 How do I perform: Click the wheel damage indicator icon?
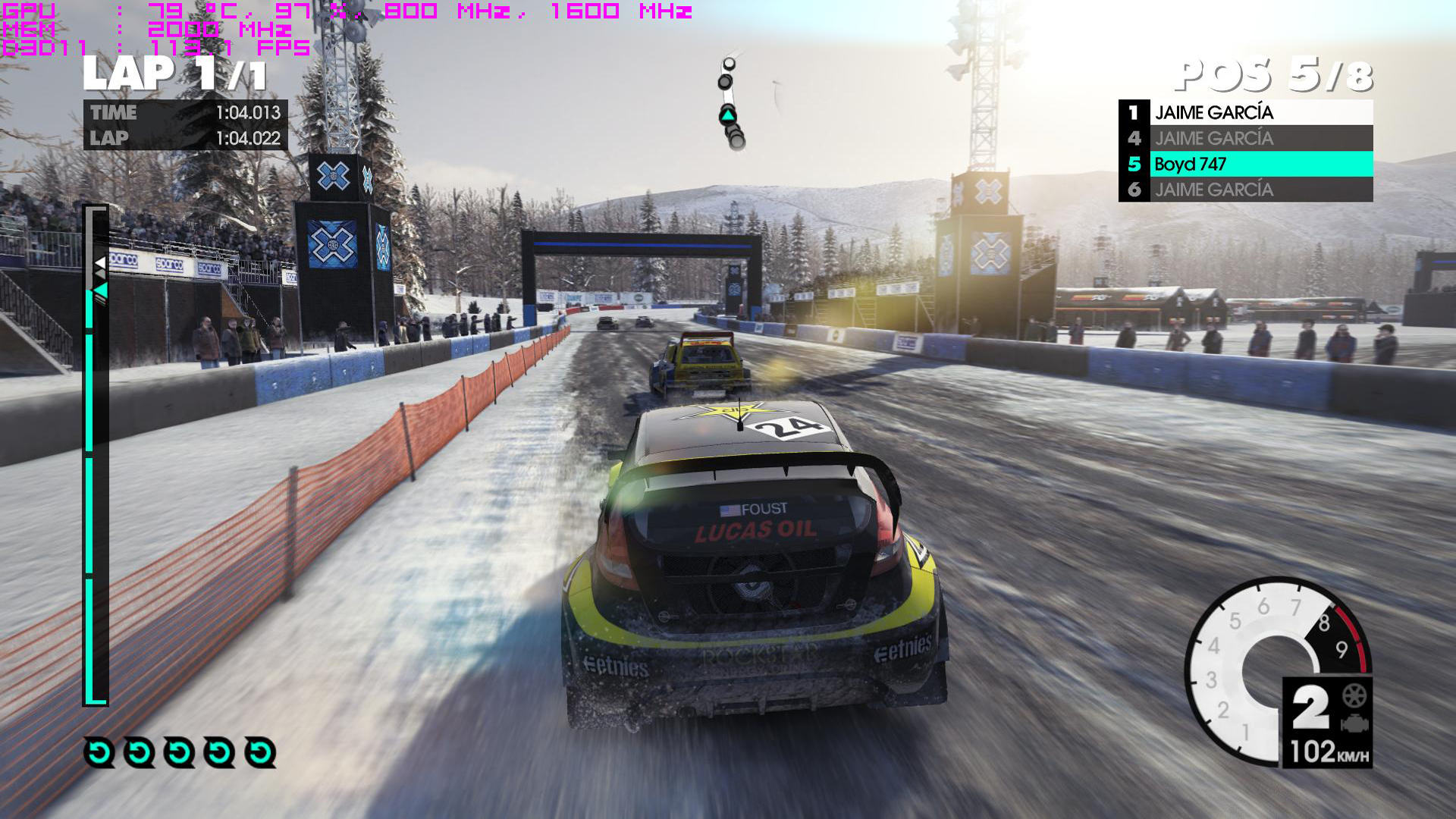(1354, 695)
